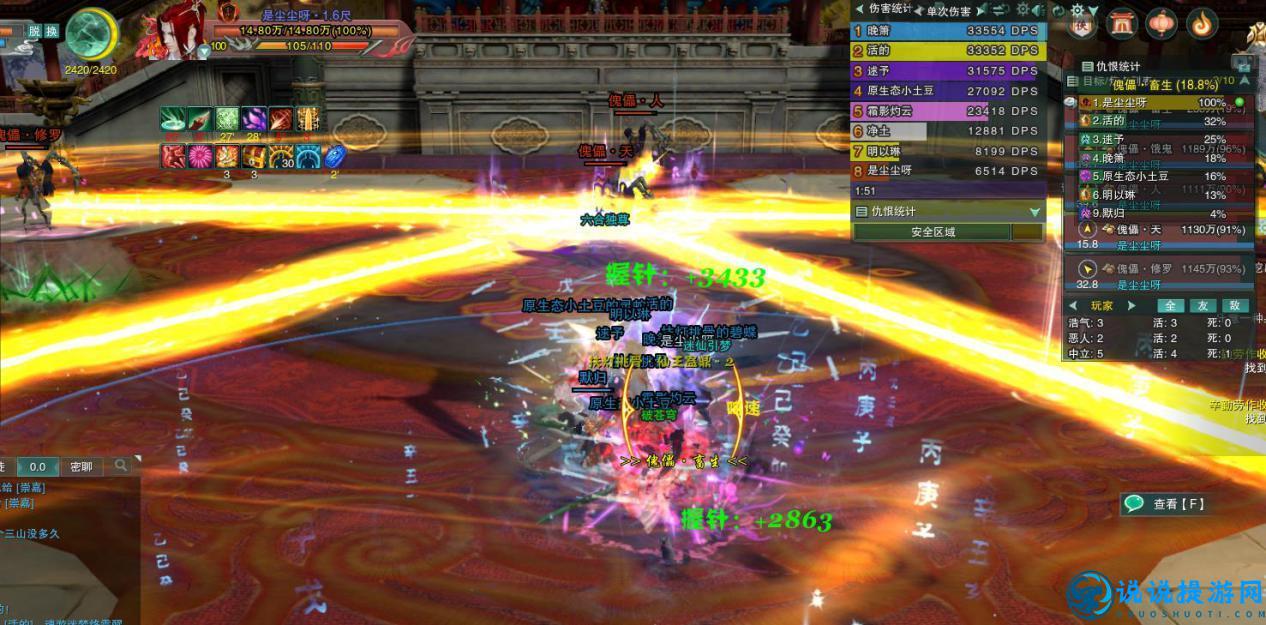The width and height of the screenshot is (1266, 625).
Task: Filter player list by 敌 enemies
Action: [1235, 306]
